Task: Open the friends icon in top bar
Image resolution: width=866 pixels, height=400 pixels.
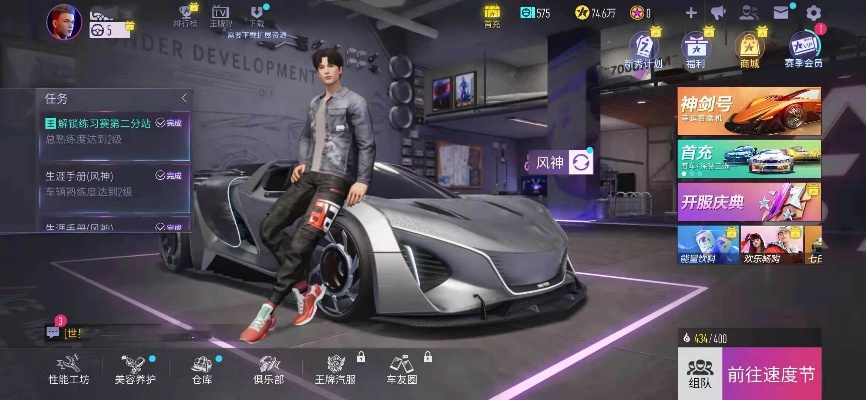Action: (x=748, y=12)
